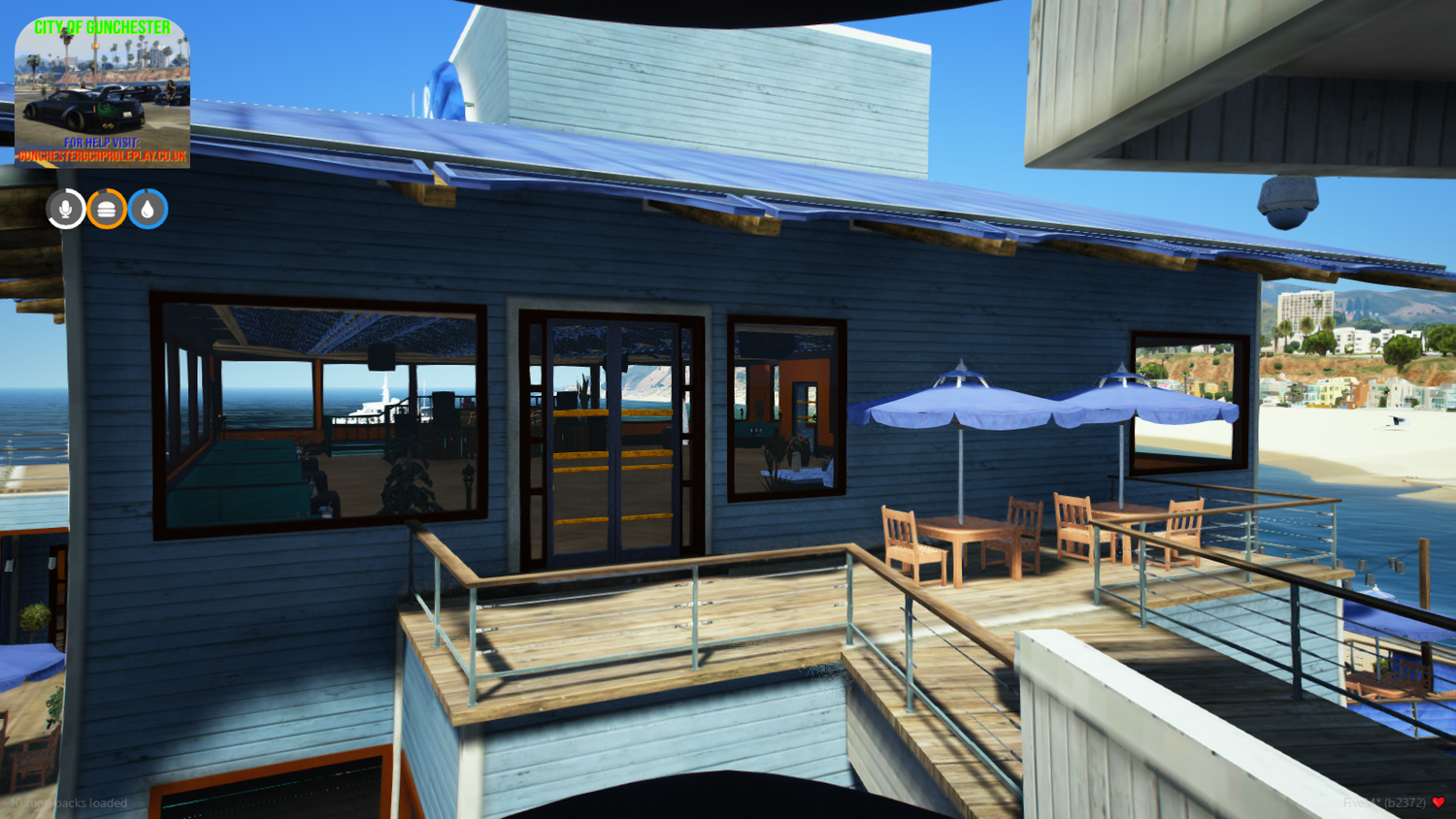Image resolution: width=1456 pixels, height=819 pixels.
Task: Click the security camera under the roof eave
Action: coord(1286,199)
